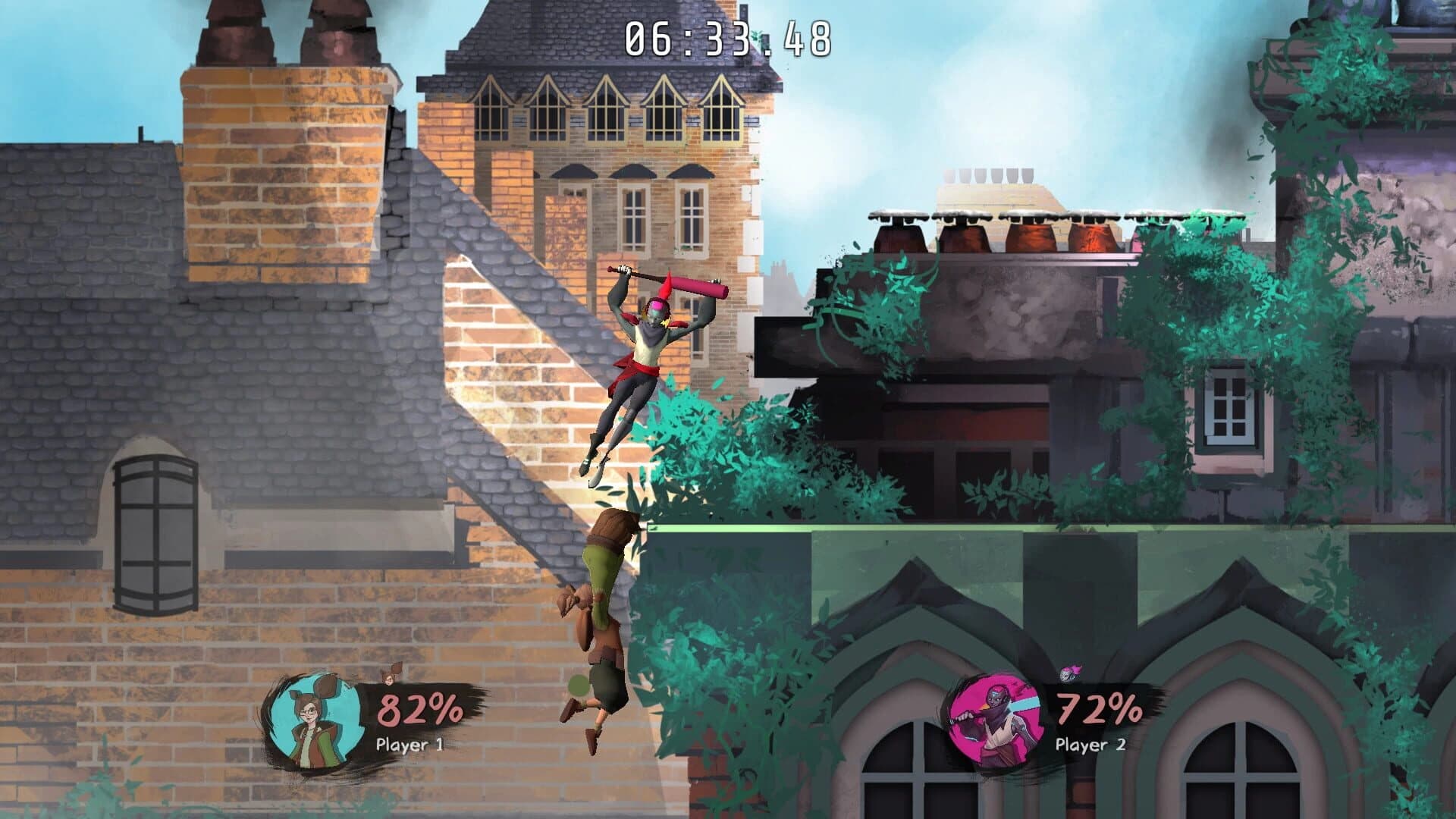The width and height of the screenshot is (1456, 819).
Task: Click Player 1's 82% damage readout
Action: pyautogui.click(x=419, y=709)
